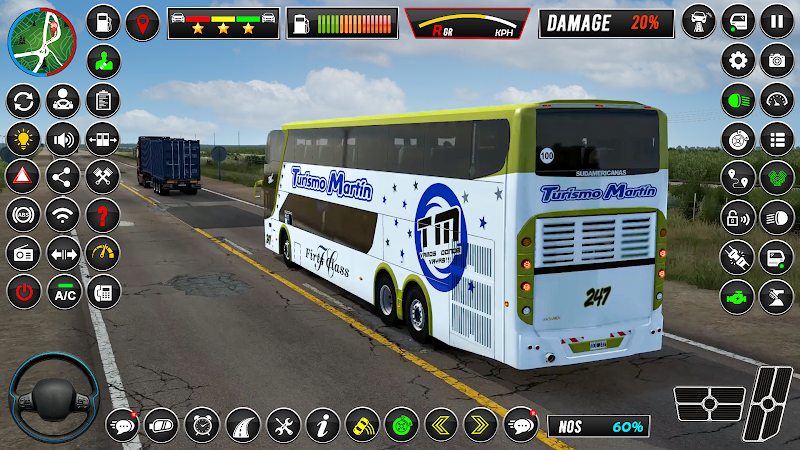Image resolution: width=800 pixels, height=450 pixels.
Task: Sound the horn speaker icon
Action: pyautogui.click(x=64, y=138)
